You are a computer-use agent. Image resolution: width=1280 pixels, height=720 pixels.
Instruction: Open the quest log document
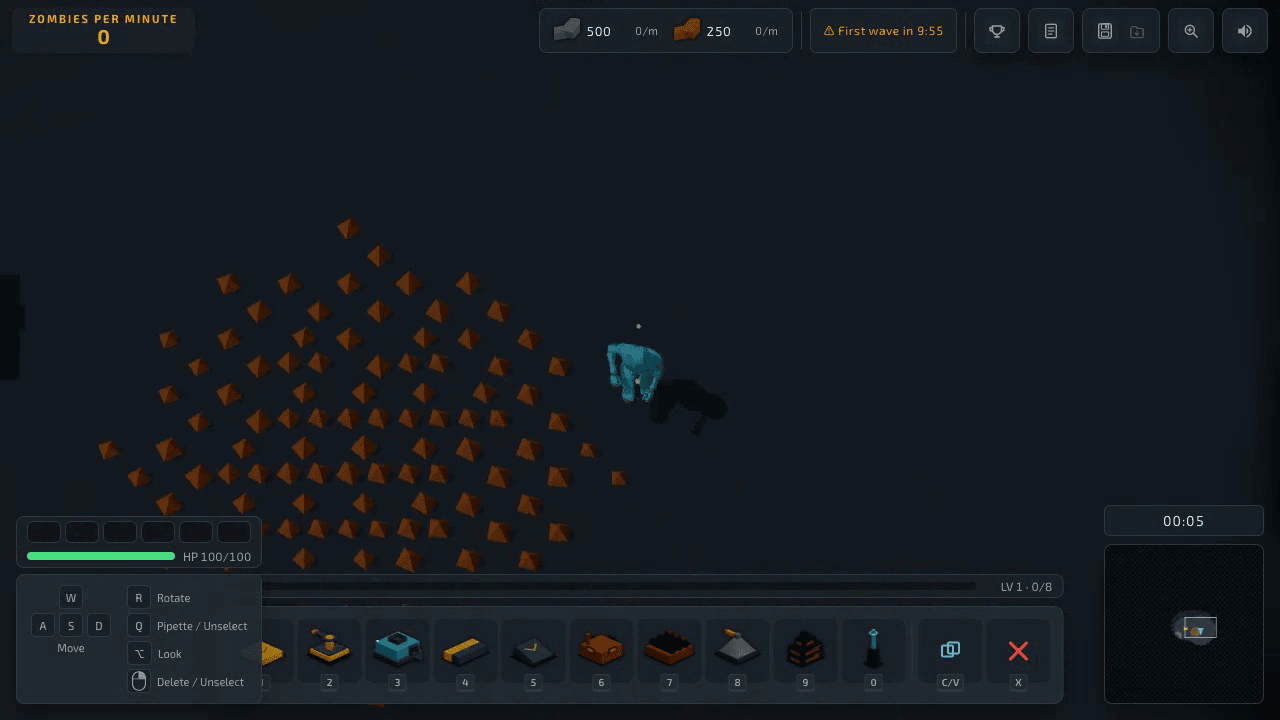click(1050, 31)
